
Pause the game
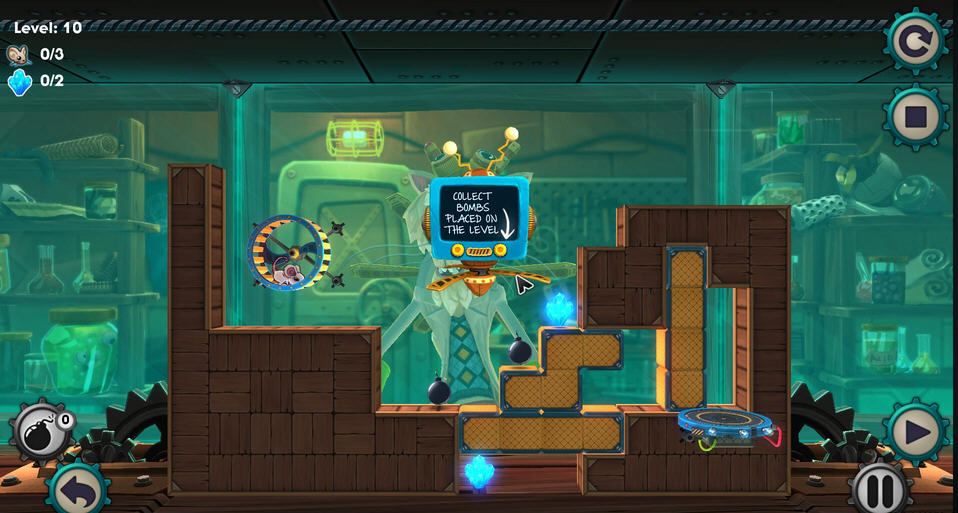[880, 490]
